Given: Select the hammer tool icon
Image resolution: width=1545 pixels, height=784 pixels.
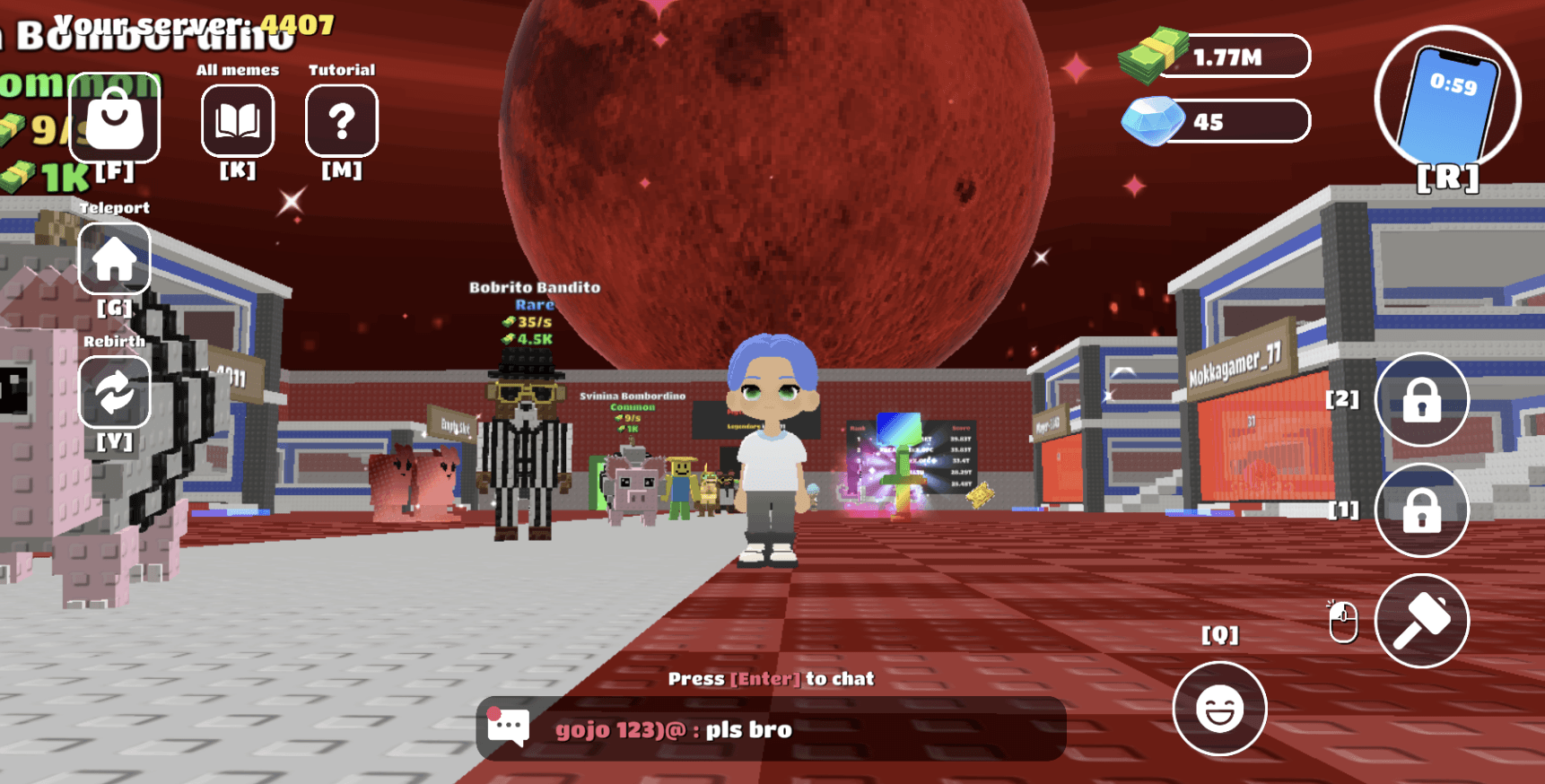Looking at the screenshot, I should click(x=1420, y=622).
